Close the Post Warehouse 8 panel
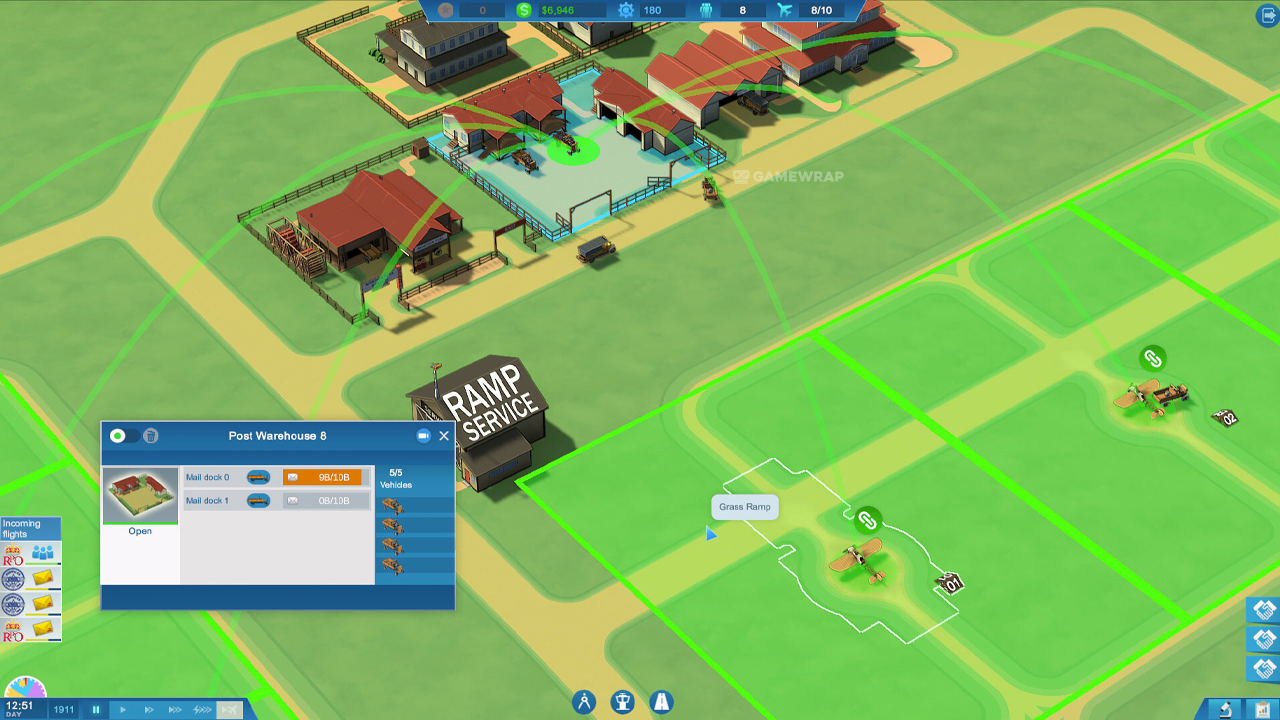 pyautogui.click(x=444, y=436)
